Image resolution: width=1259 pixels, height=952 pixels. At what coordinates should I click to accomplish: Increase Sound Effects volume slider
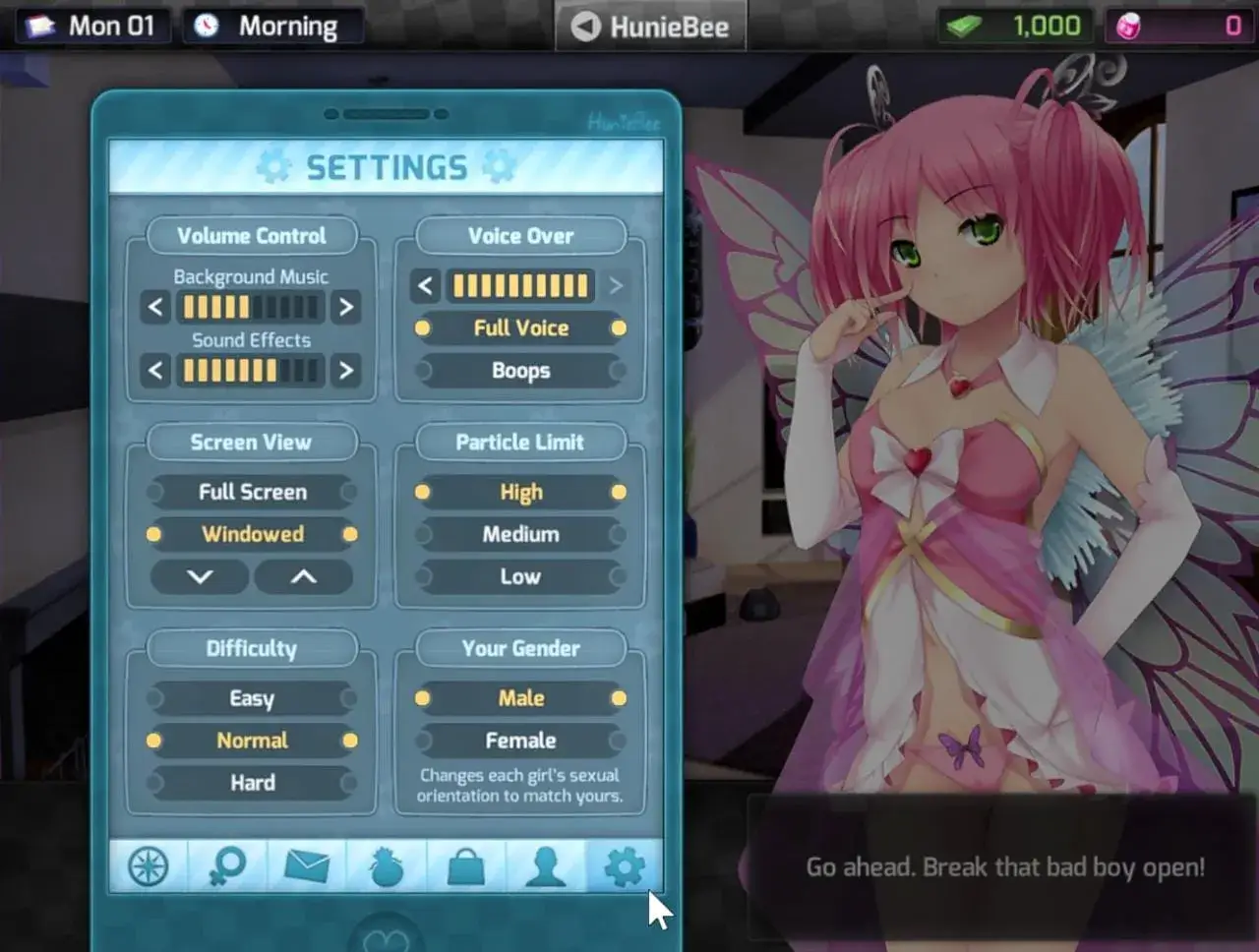[346, 371]
